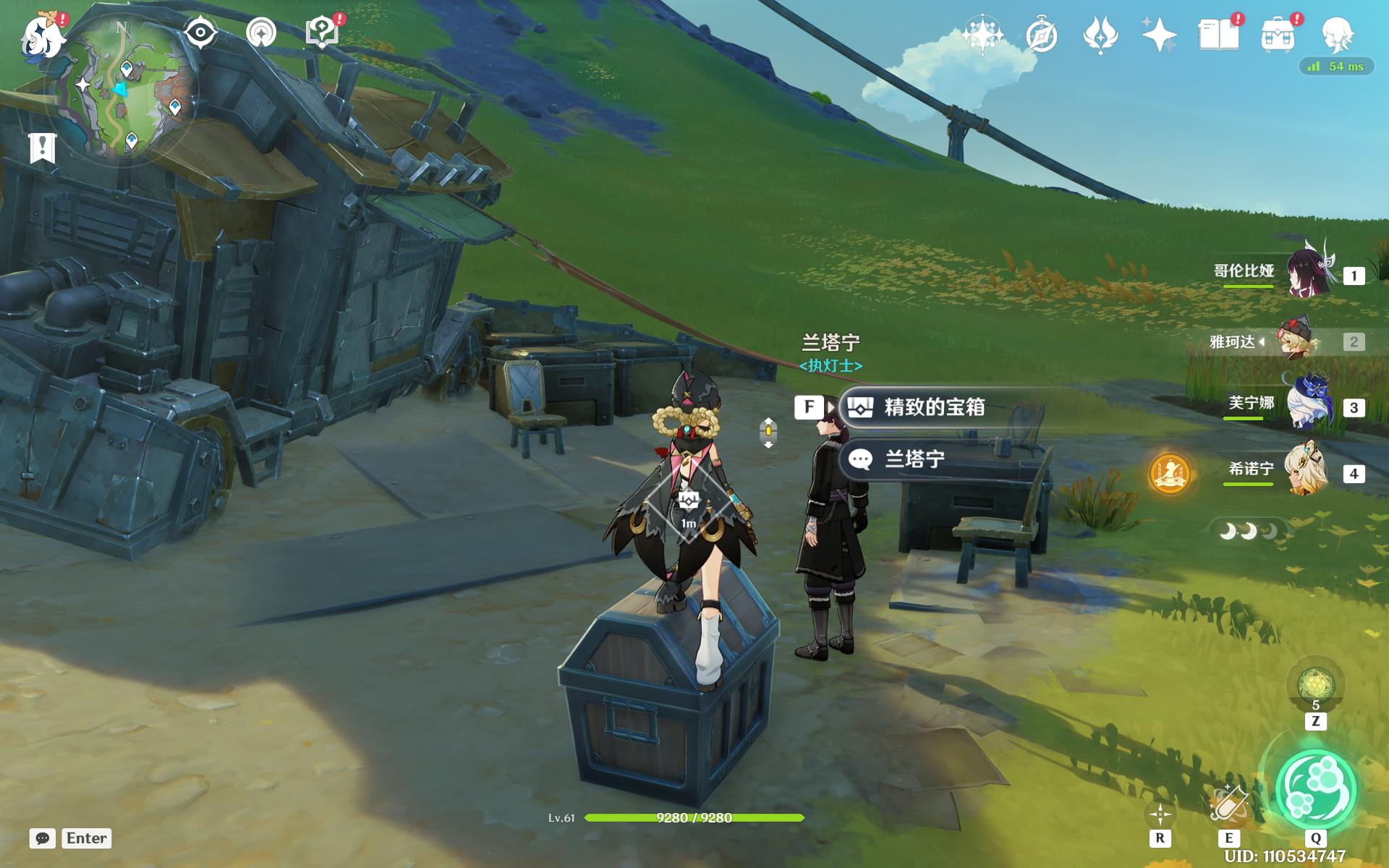Open the adventurer compass handbook
1389x868 pixels.
point(1042,35)
